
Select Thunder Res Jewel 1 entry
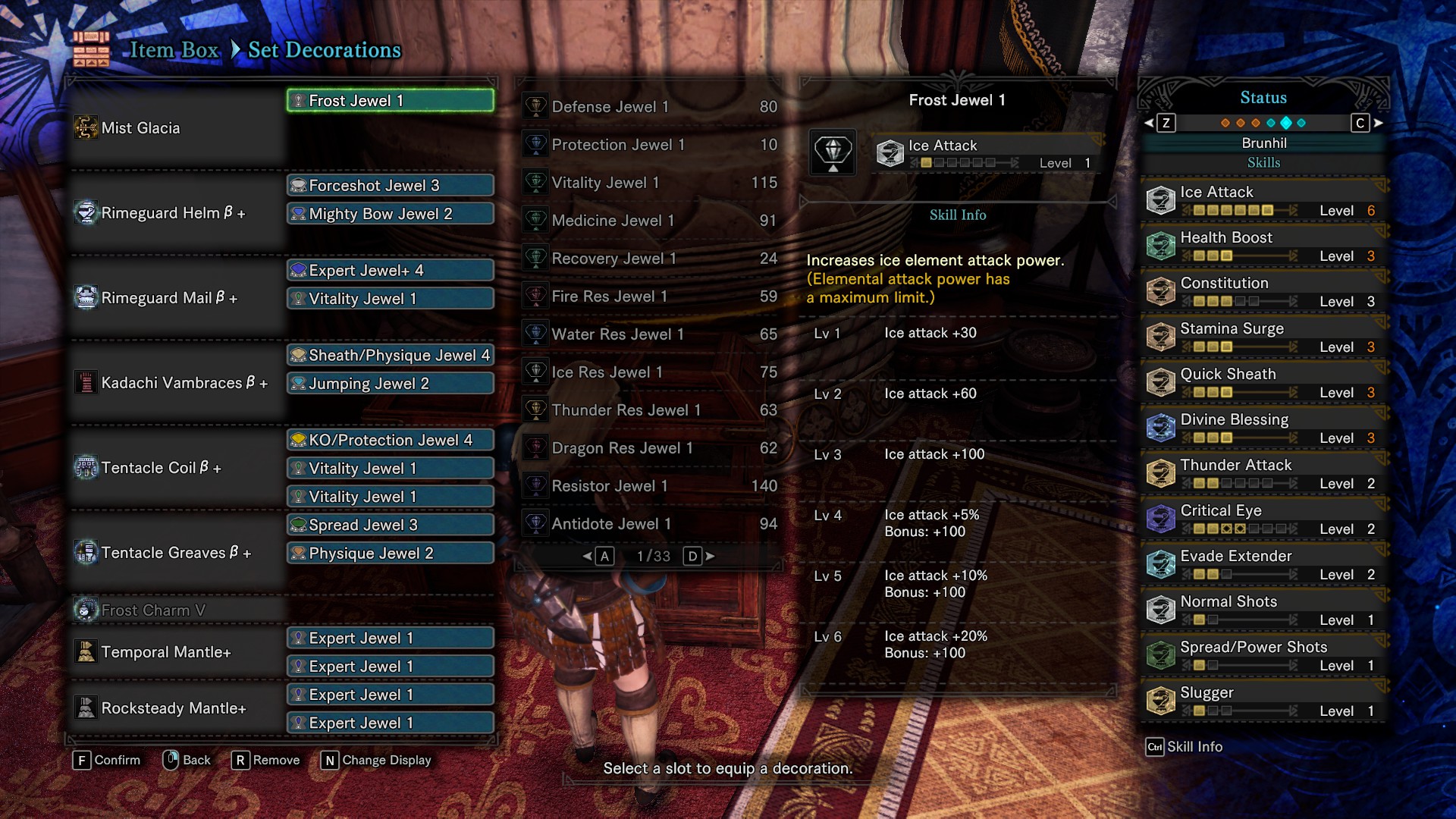(651, 410)
